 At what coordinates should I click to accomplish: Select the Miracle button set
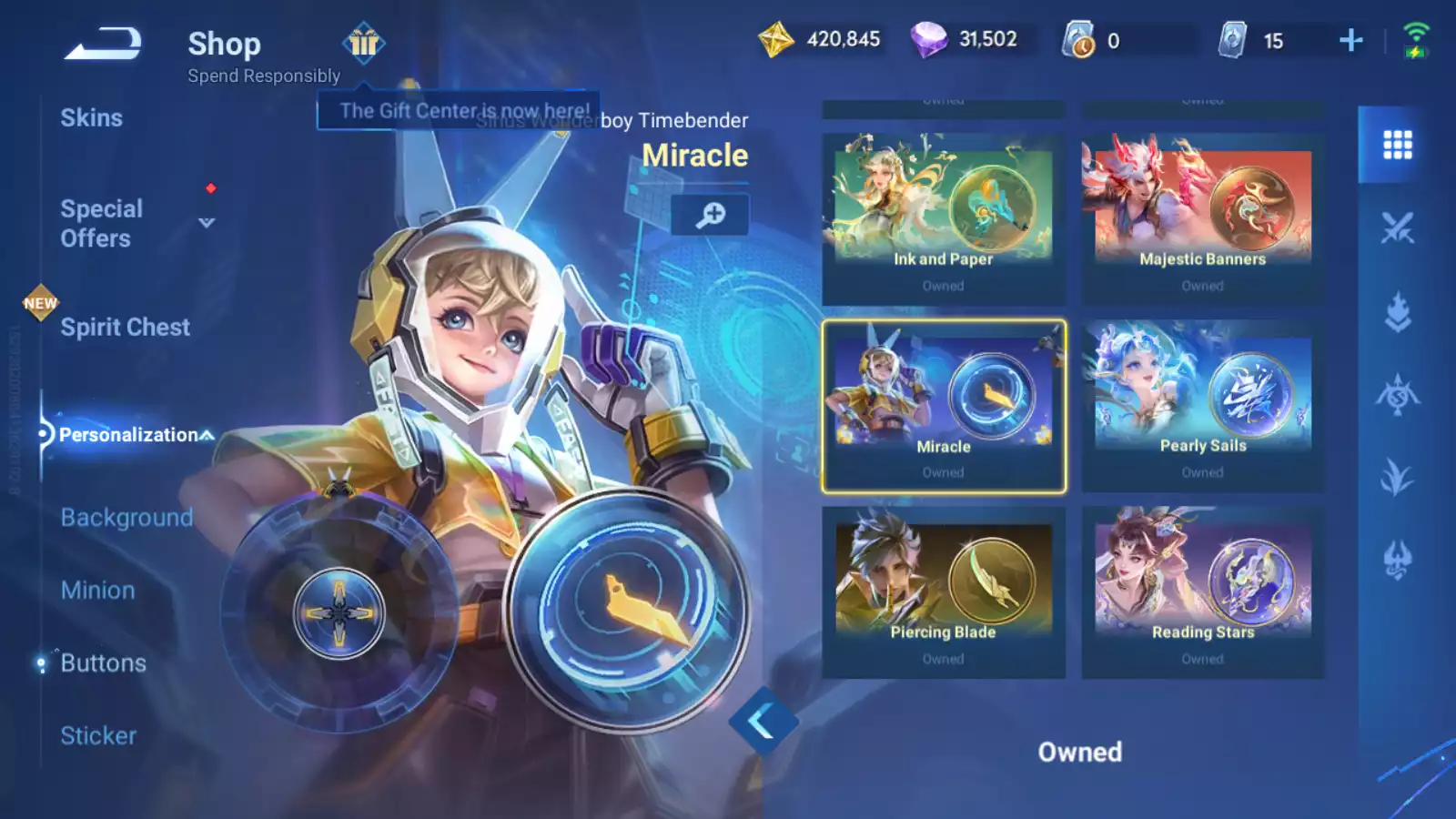943,406
